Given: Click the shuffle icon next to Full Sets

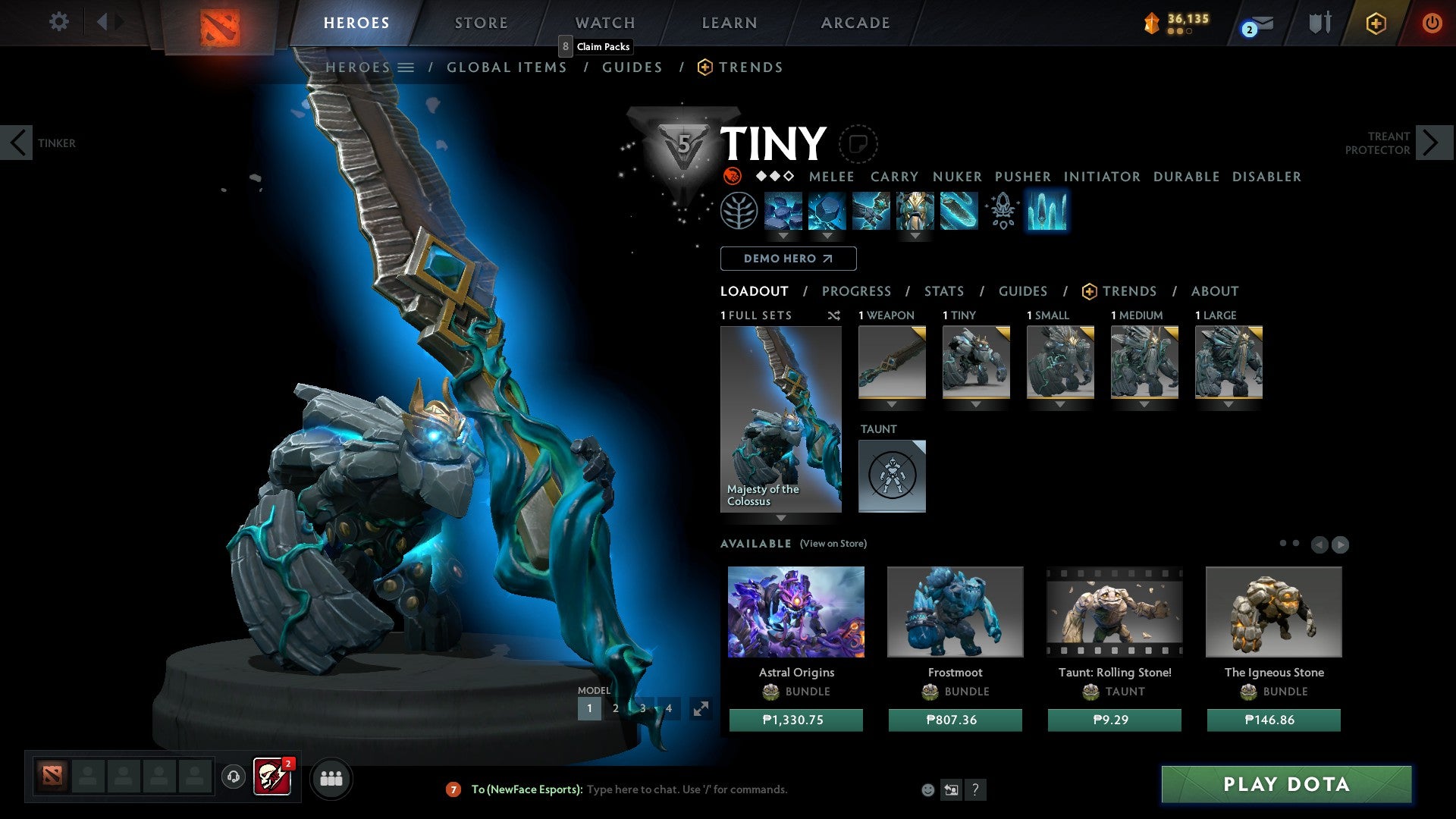Looking at the screenshot, I should click(x=833, y=315).
